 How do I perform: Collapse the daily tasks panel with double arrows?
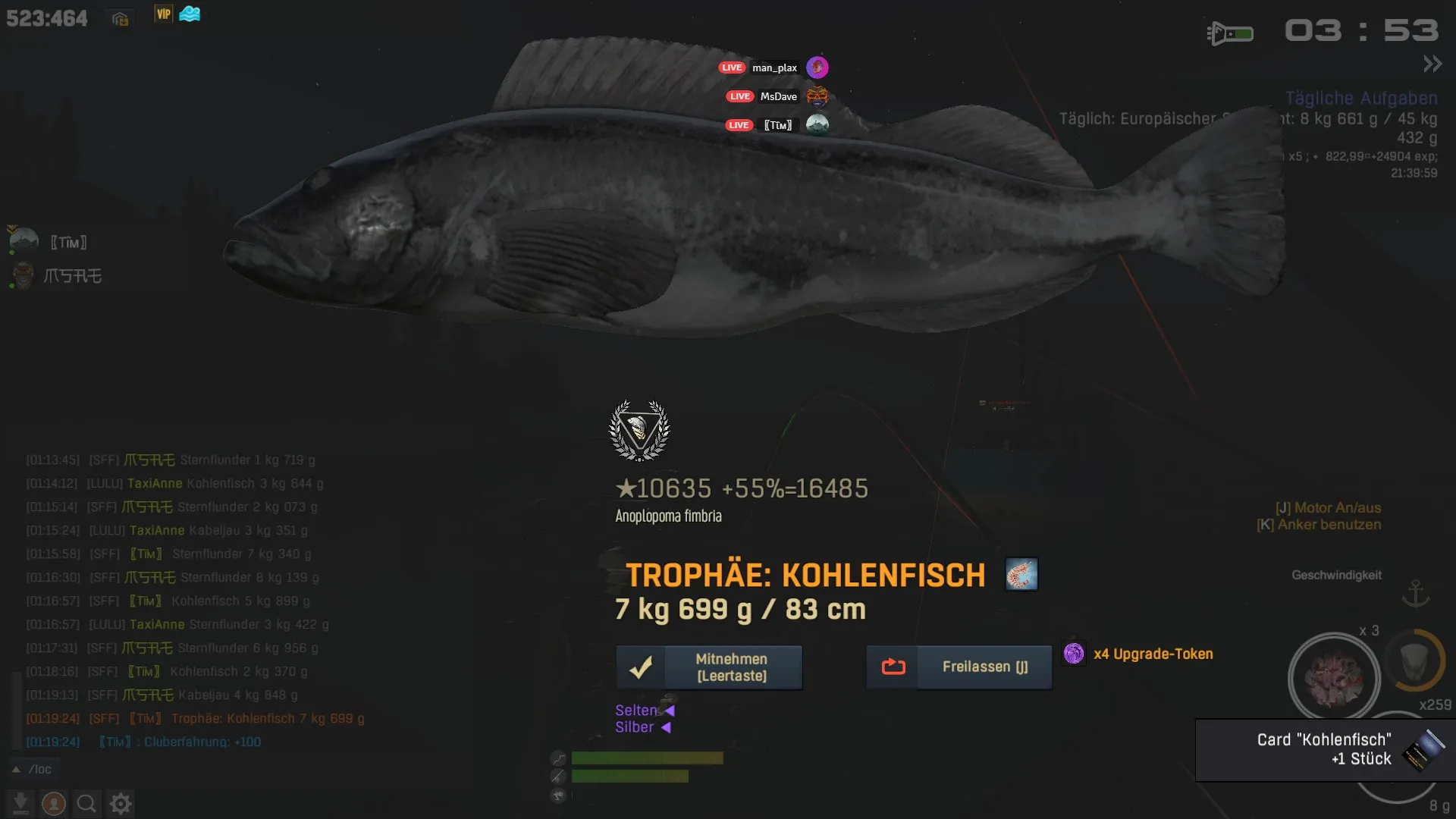click(1432, 64)
